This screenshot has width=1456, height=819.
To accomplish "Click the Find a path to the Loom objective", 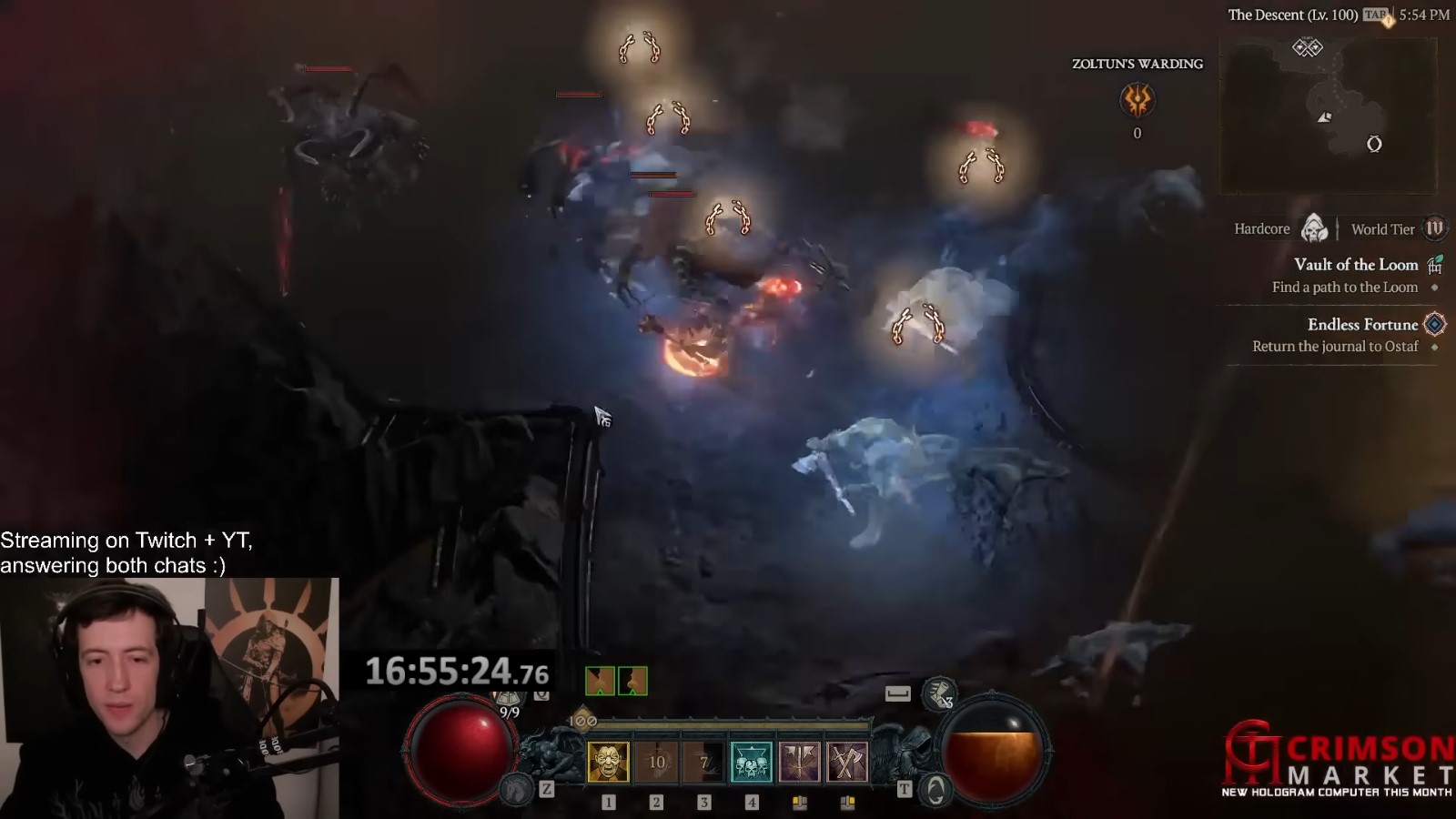I will 1344,287.
